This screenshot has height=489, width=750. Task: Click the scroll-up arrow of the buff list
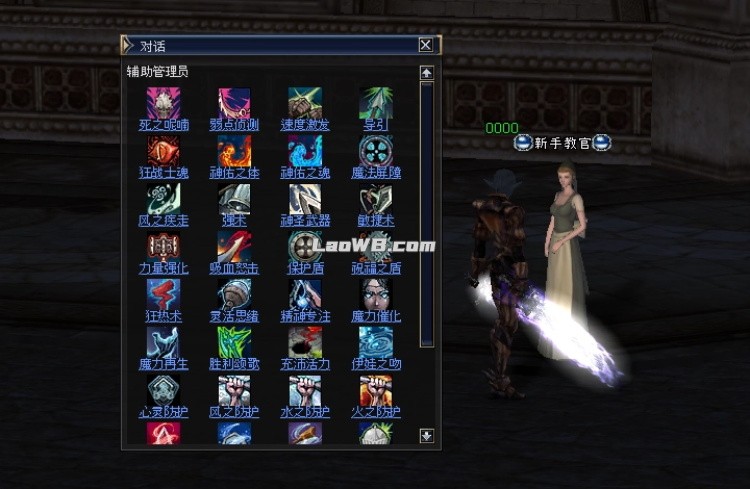pos(427,73)
